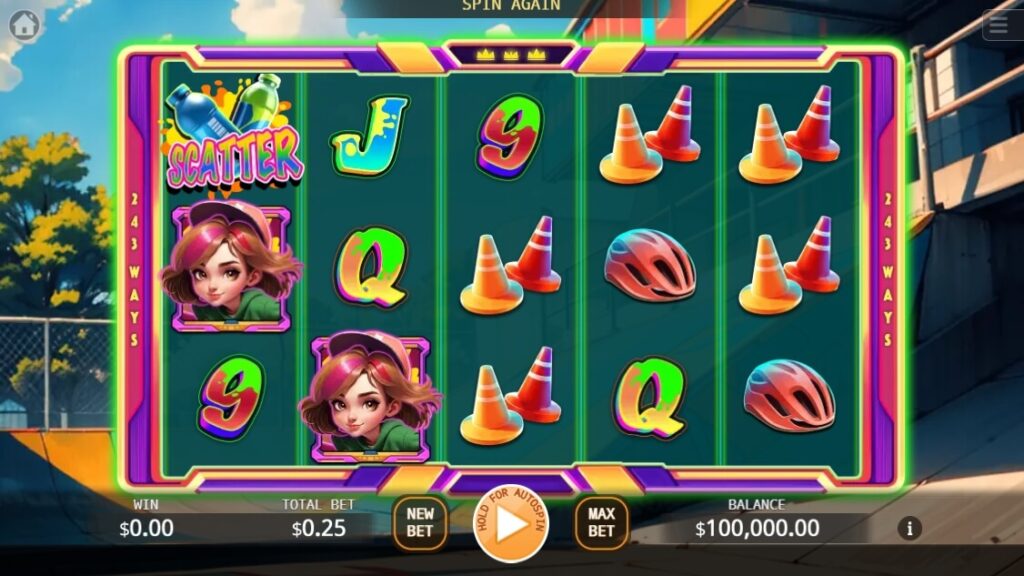Open the hamburger menu
The height and width of the screenshot is (576, 1024).
coord(1002,25)
